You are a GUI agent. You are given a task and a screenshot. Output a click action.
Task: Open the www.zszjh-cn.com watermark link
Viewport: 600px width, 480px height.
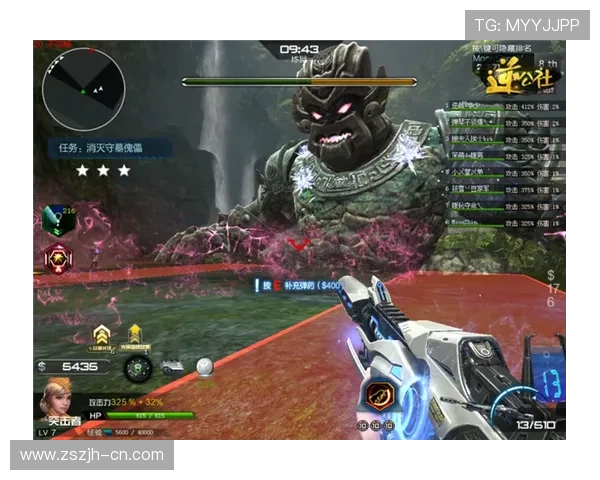tap(92, 455)
